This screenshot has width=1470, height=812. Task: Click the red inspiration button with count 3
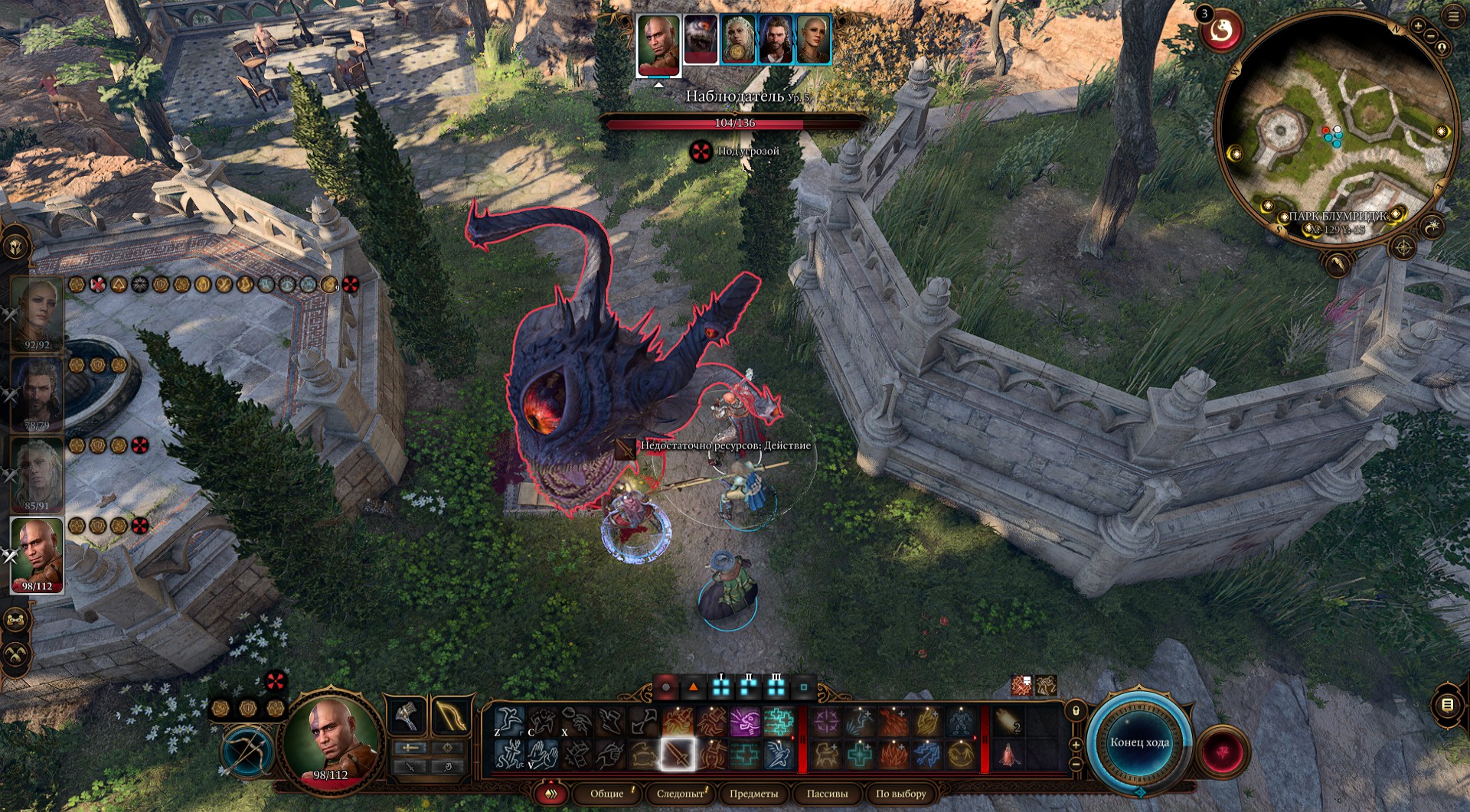[1220, 31]
